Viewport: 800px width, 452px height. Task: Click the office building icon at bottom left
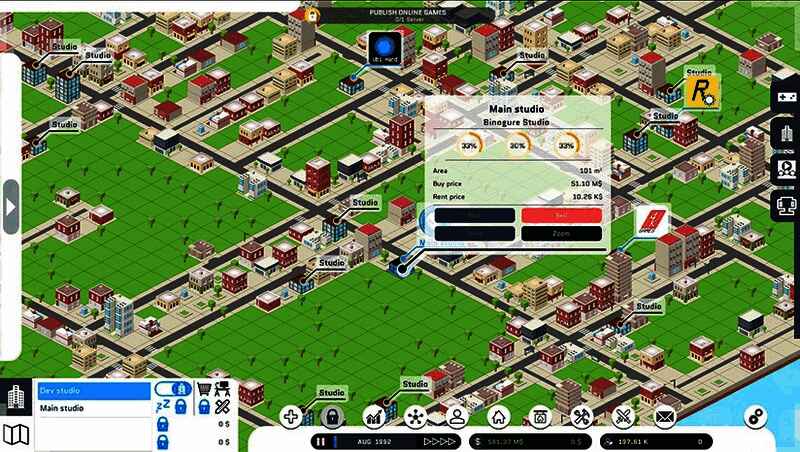click(x=16, y=397)
